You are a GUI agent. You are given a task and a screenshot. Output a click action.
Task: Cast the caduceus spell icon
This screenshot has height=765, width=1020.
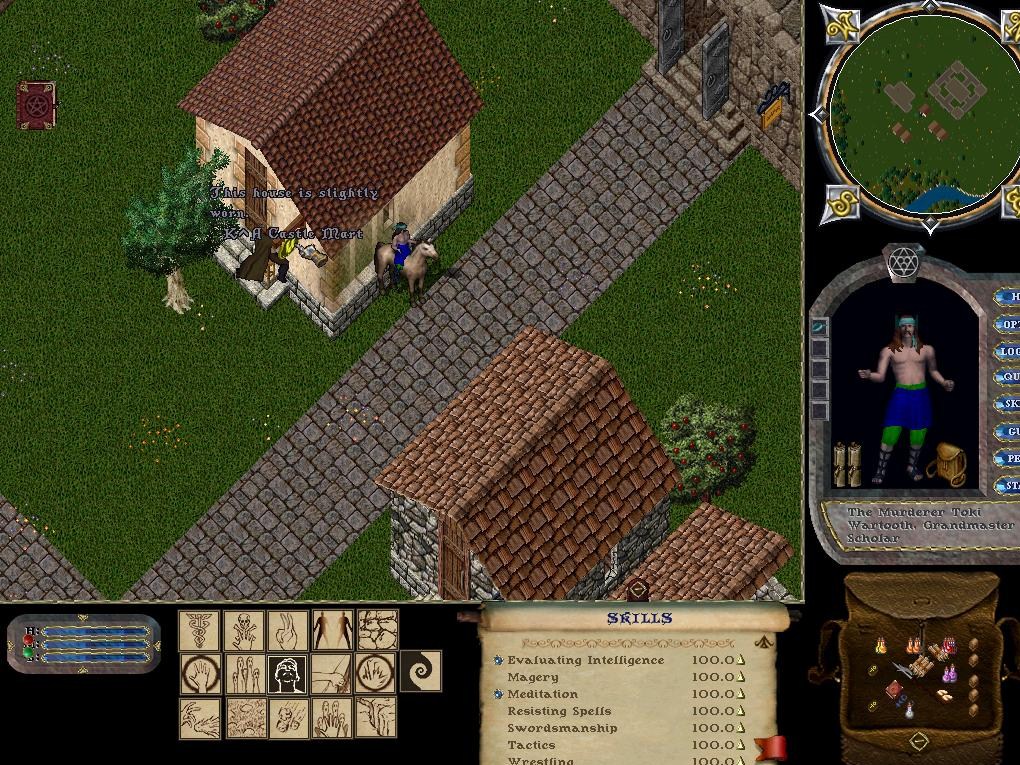point(199,630)
